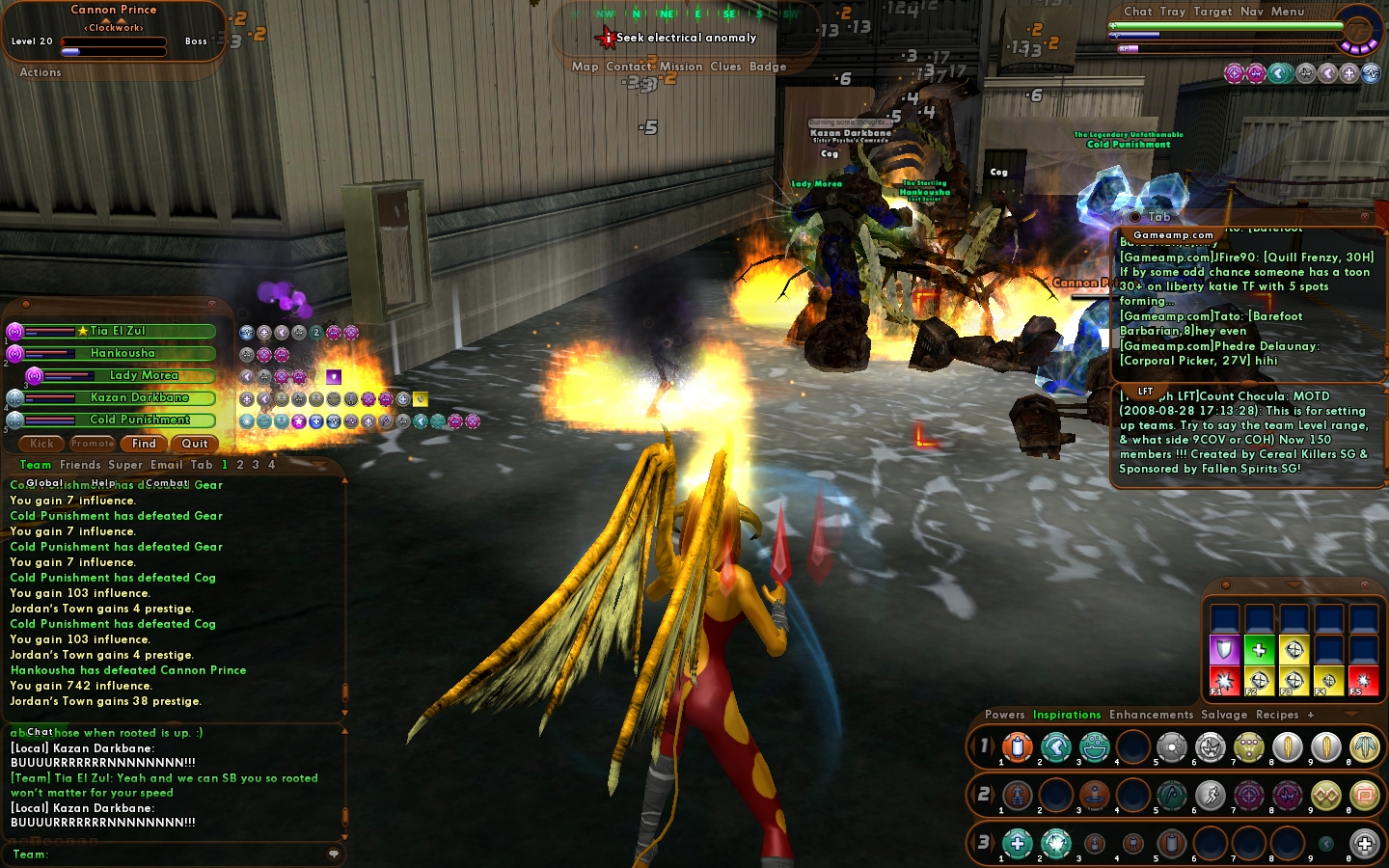This screenshot has height=868, width=1389.
Task: Show the Mission details
Action: (681, 67)
